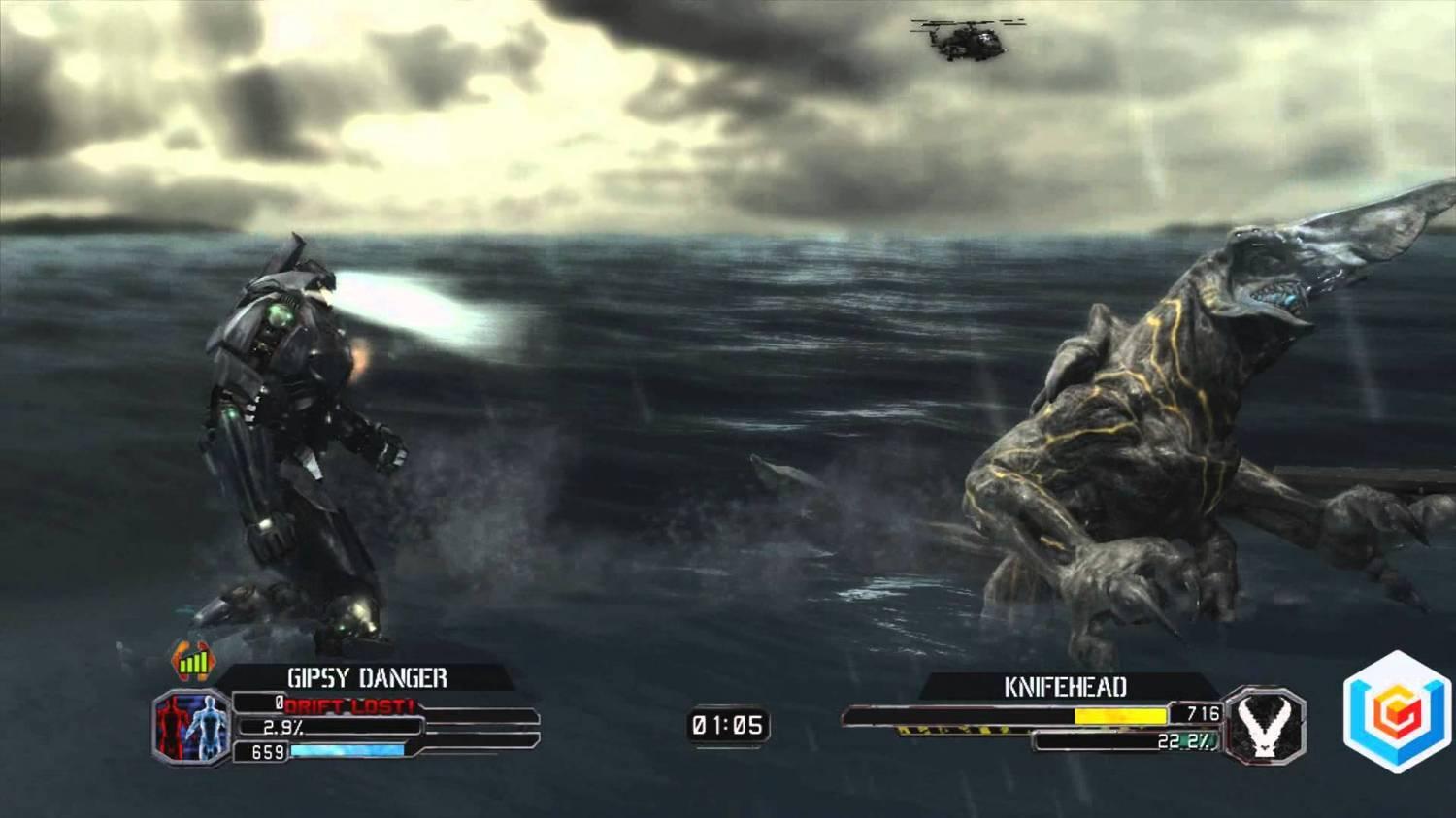
Task: Click the Gipsy Danger pilot portrait icon
Action: click(191, 724)
